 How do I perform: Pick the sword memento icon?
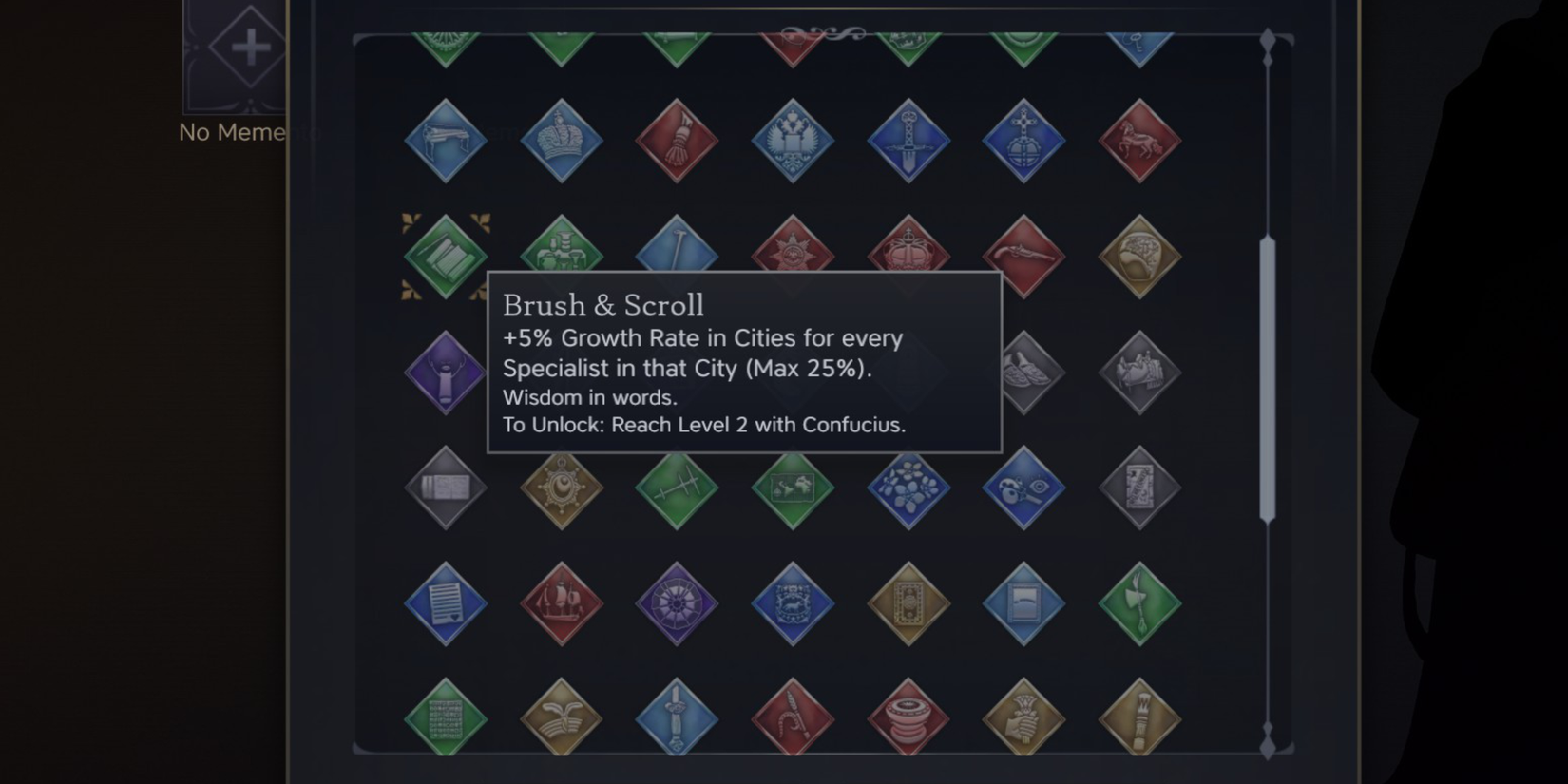[909, 141]
